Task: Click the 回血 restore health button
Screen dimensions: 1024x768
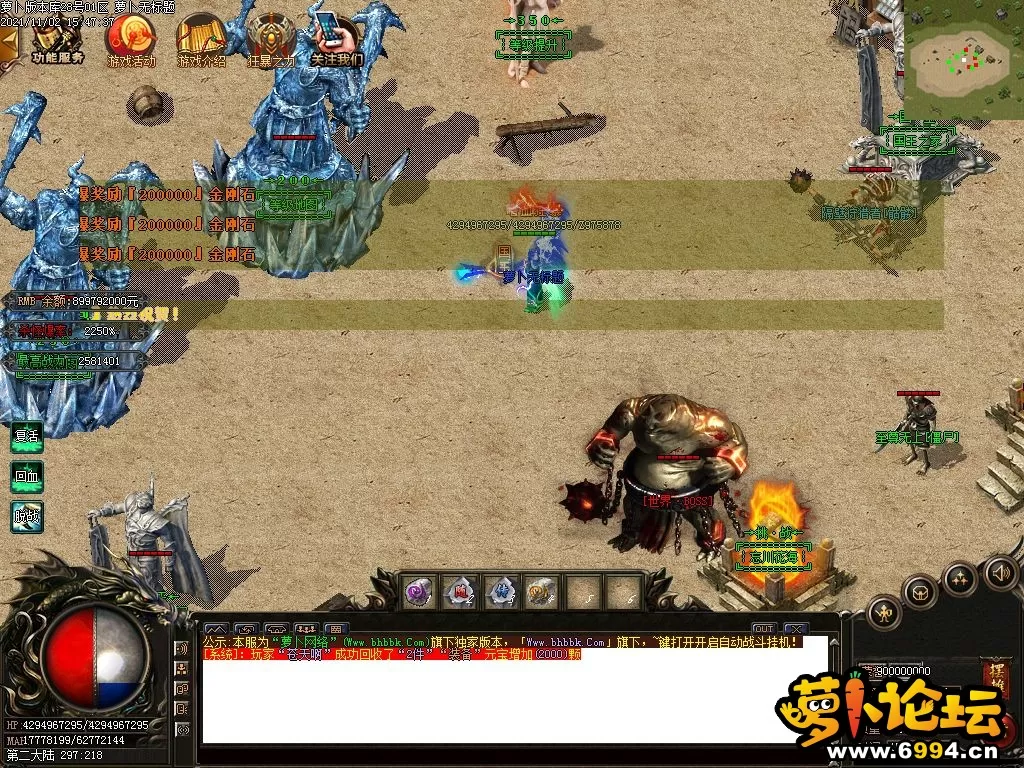Action: [27, 477]
